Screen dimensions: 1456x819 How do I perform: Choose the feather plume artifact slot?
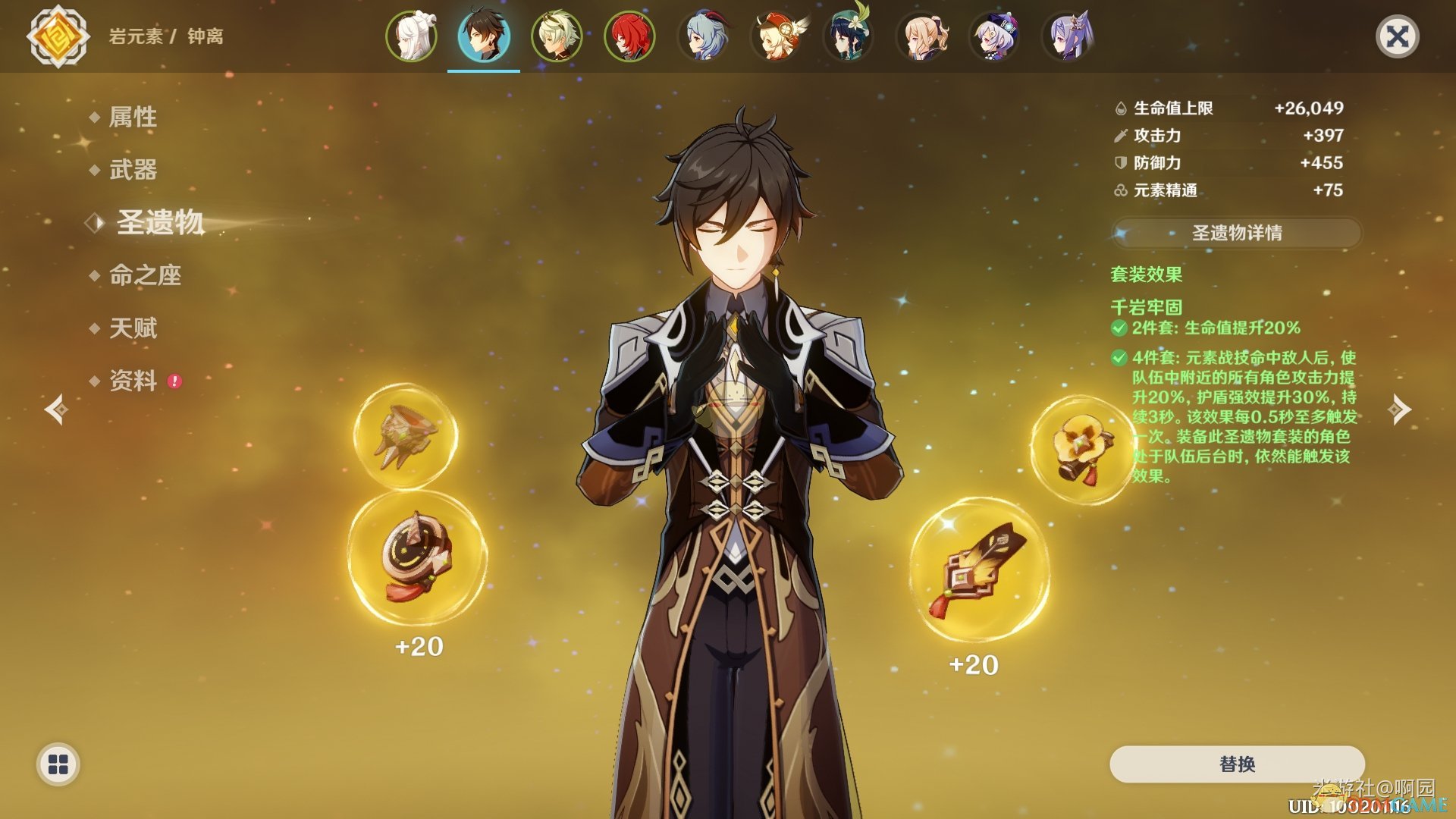point(979,570)
